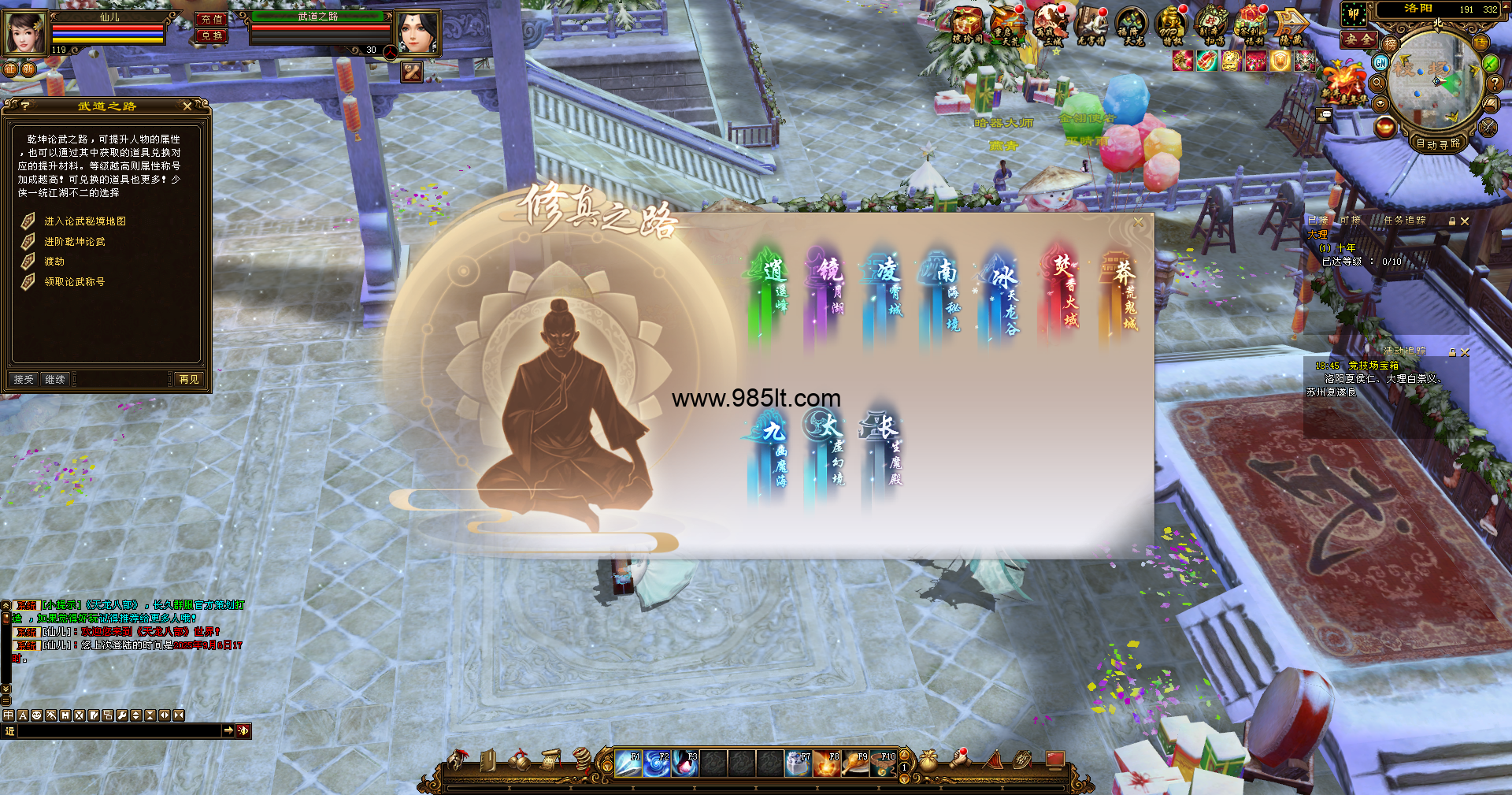The height and width of the screenshot is (795, 1512).
Task: Click the 隐藏 arrow to hide icons
Action: (x=1290, y=25)
